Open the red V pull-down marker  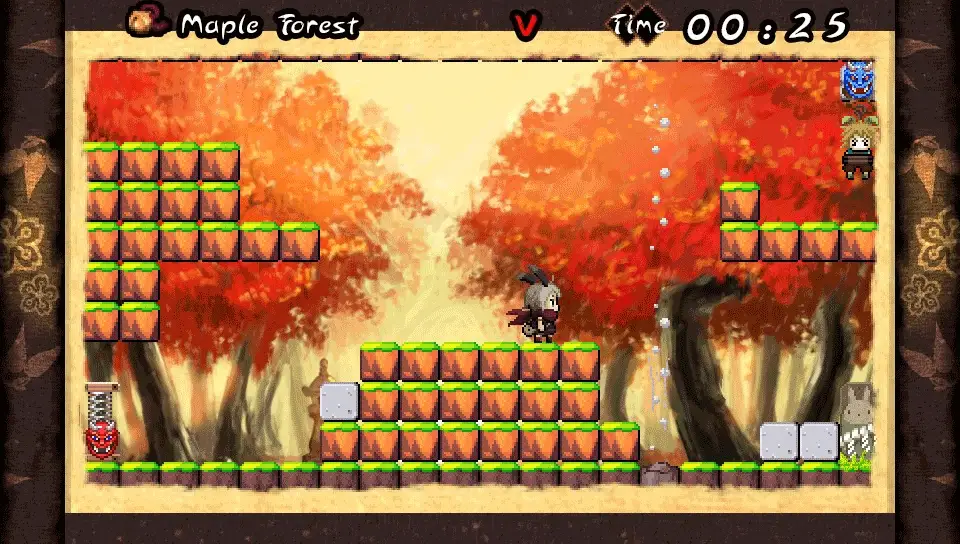525,26
